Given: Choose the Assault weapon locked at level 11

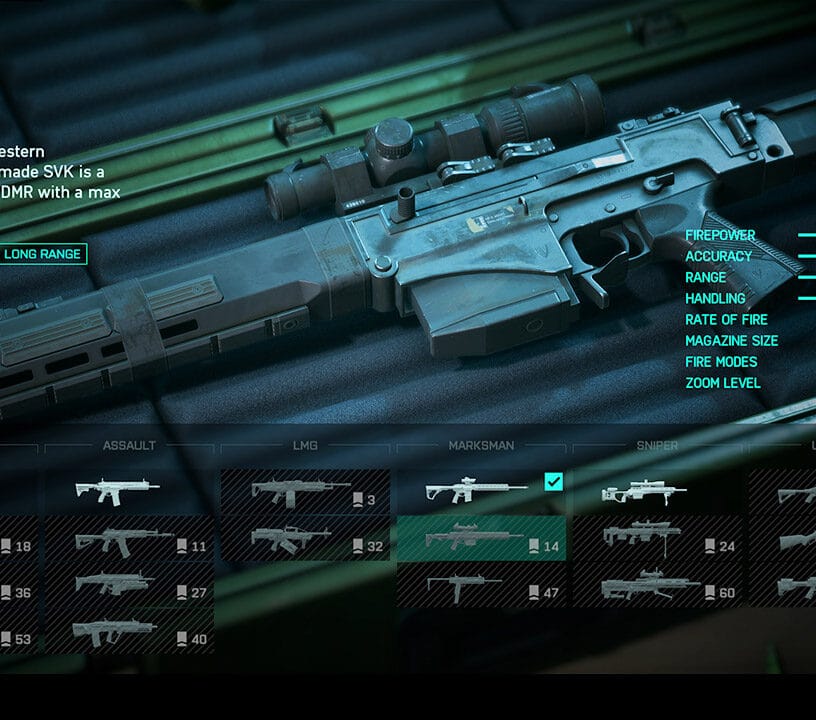Looking at the screenshot, I should 130,541.
